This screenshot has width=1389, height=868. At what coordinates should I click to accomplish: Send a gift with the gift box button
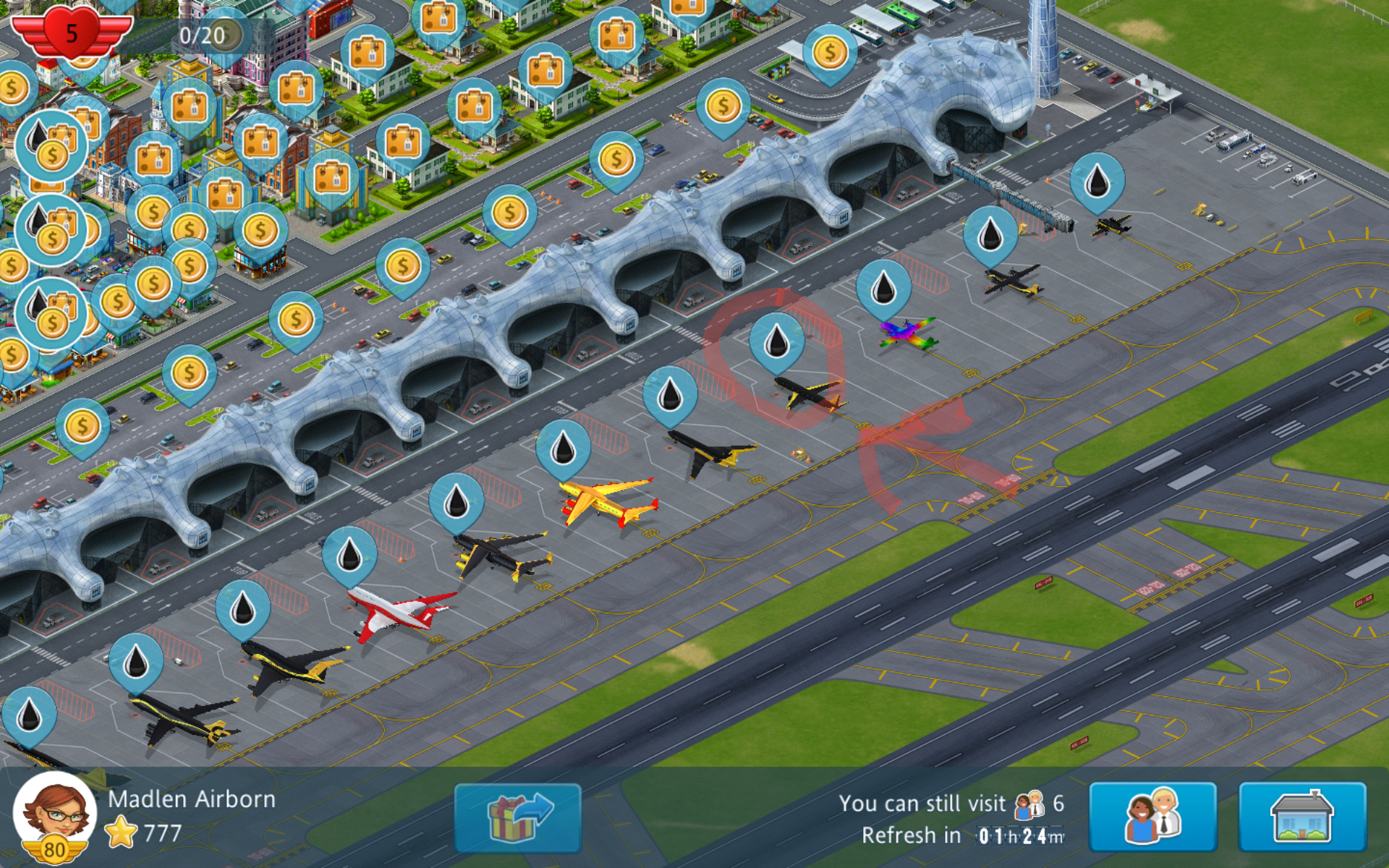pyautogui.click(x=517, y=818)
